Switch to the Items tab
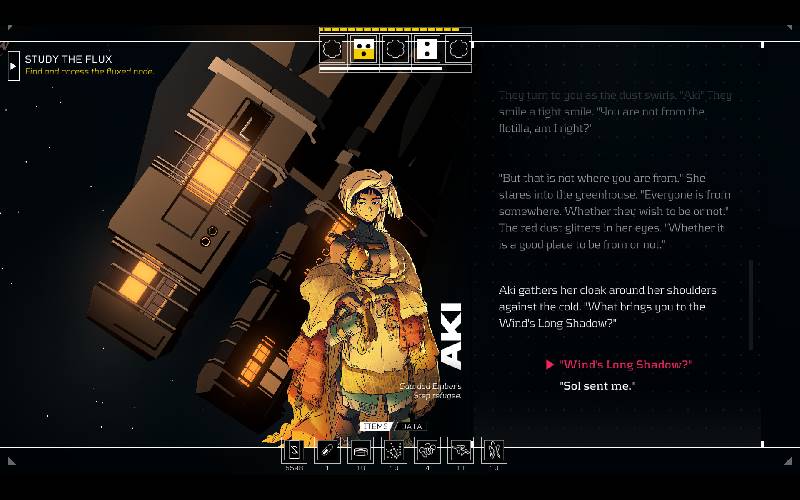Image resolution: width=800 pixels, height=500 pixels. pos(376,426)
